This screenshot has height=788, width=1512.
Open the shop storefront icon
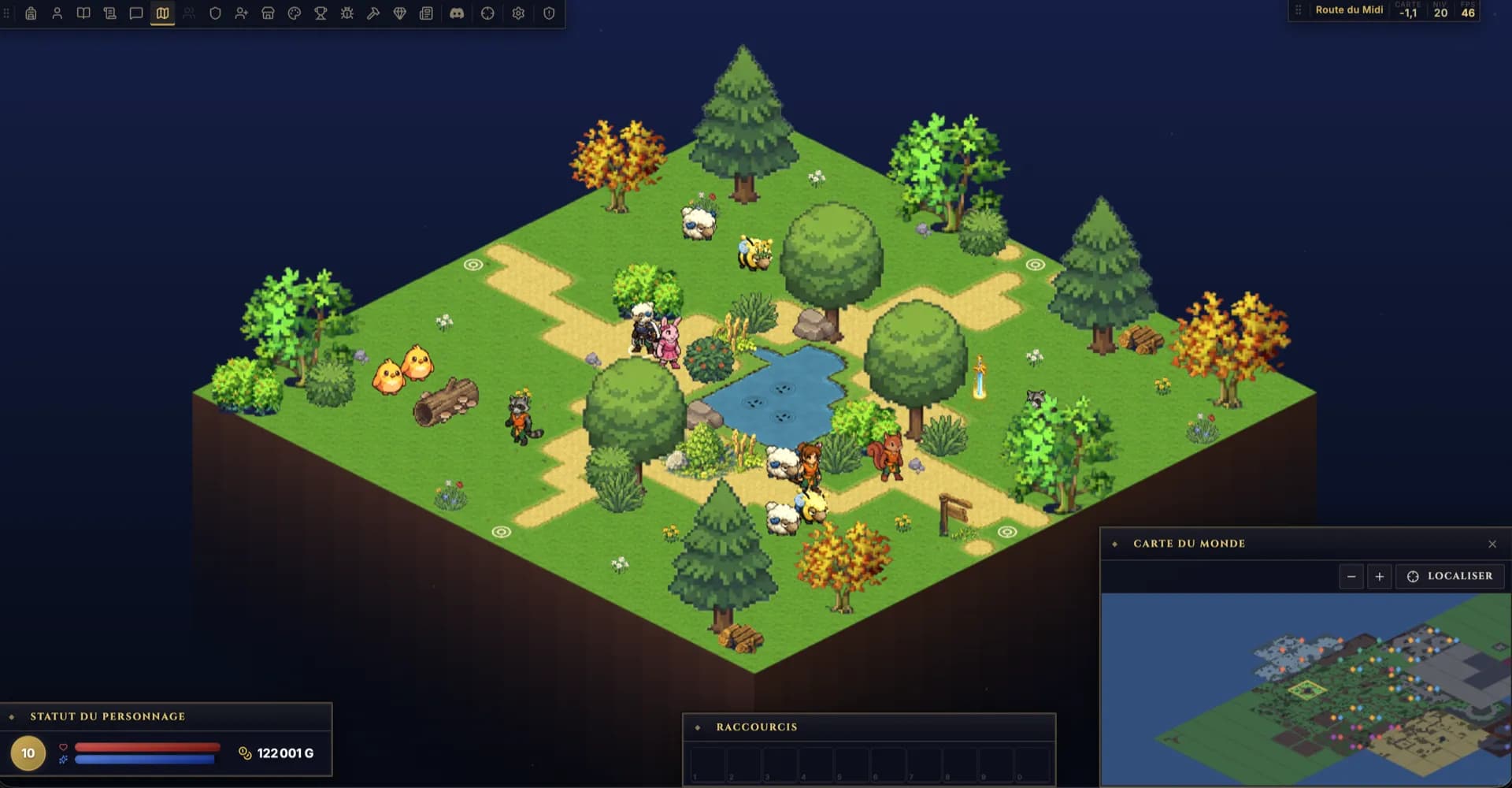pos(268,13)
